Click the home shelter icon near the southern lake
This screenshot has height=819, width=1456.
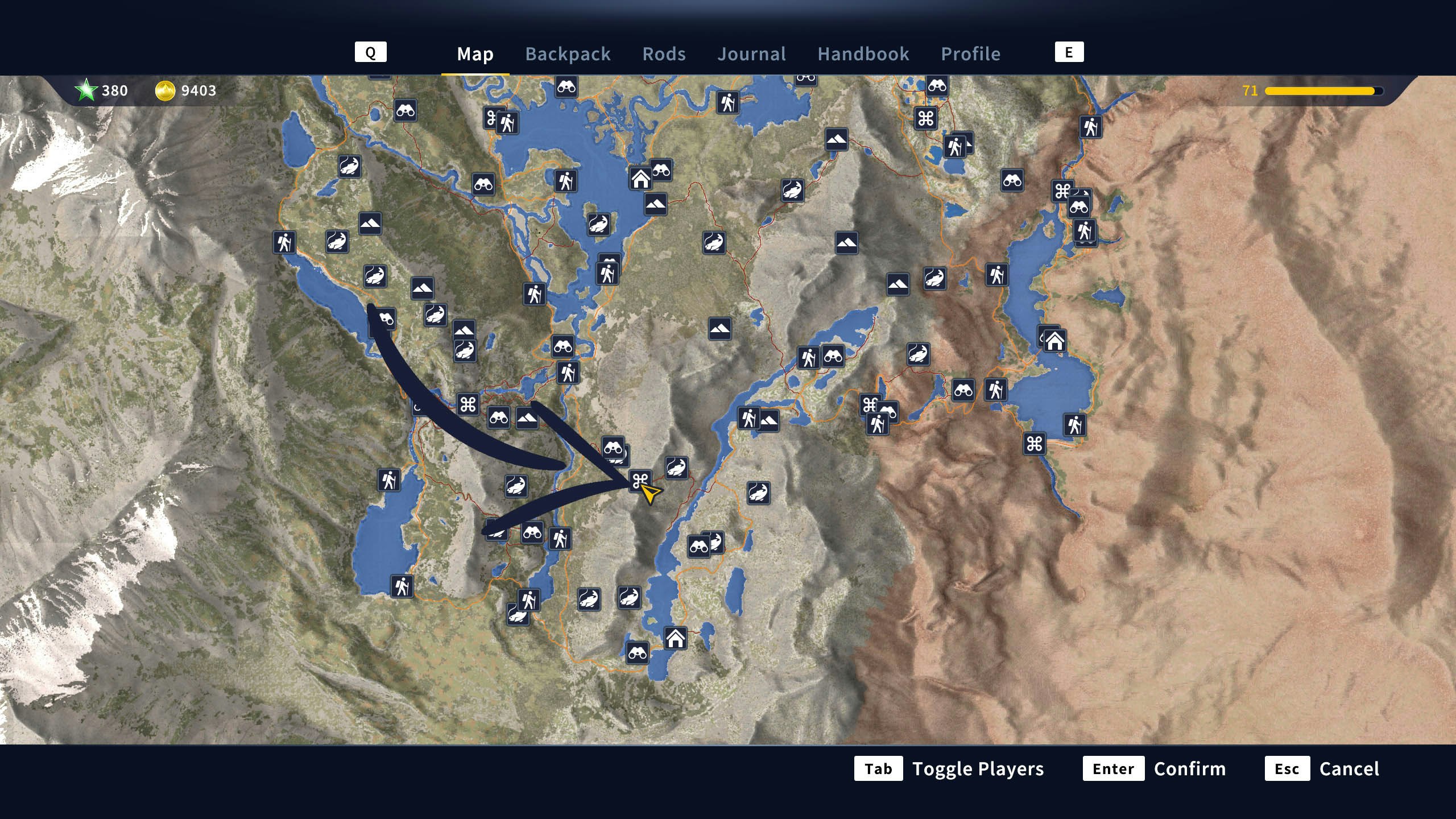coord(675,639)
